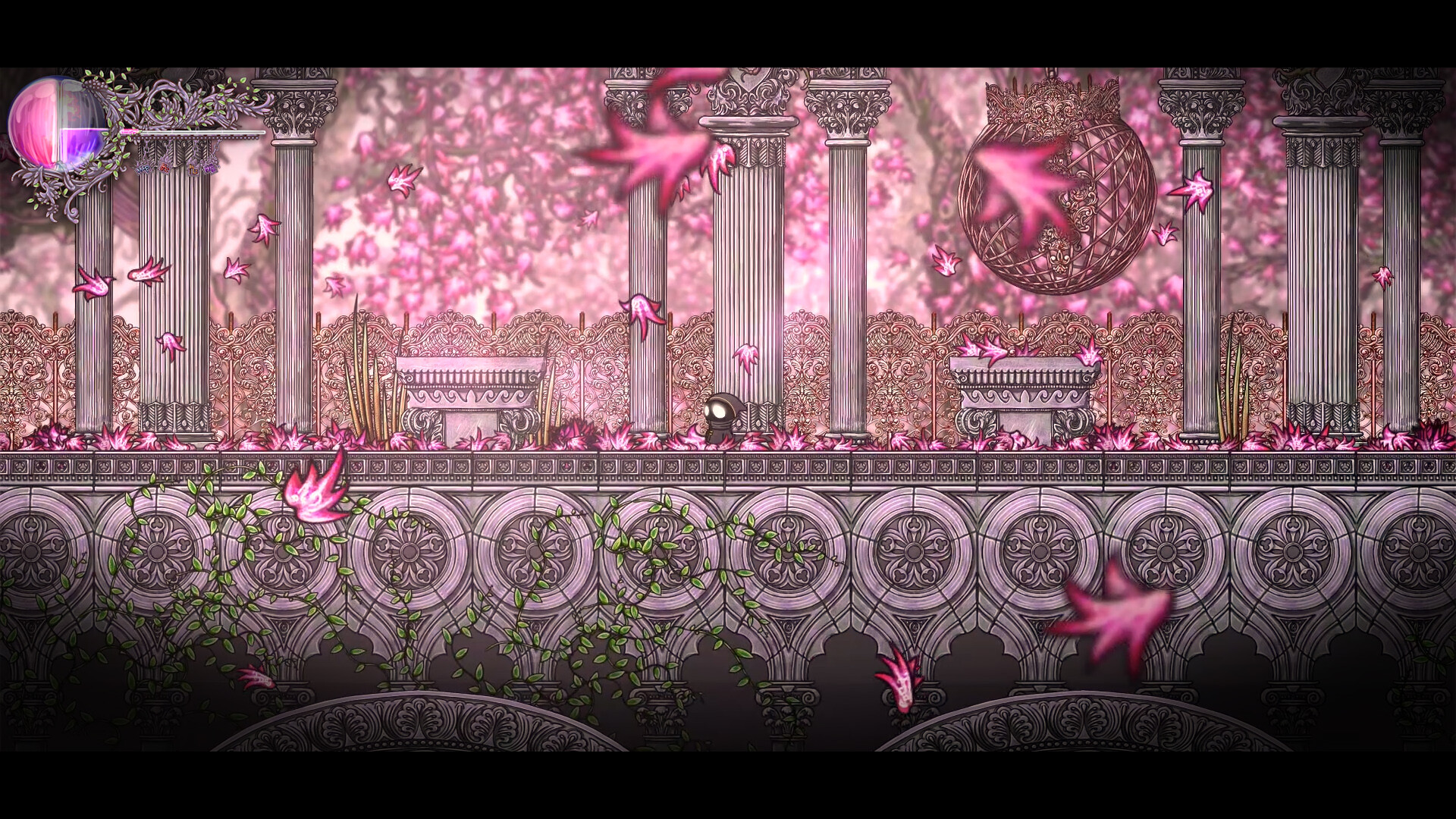Select the orange musical note charm
1456x819 pixels.
click(x=193, y=168)
